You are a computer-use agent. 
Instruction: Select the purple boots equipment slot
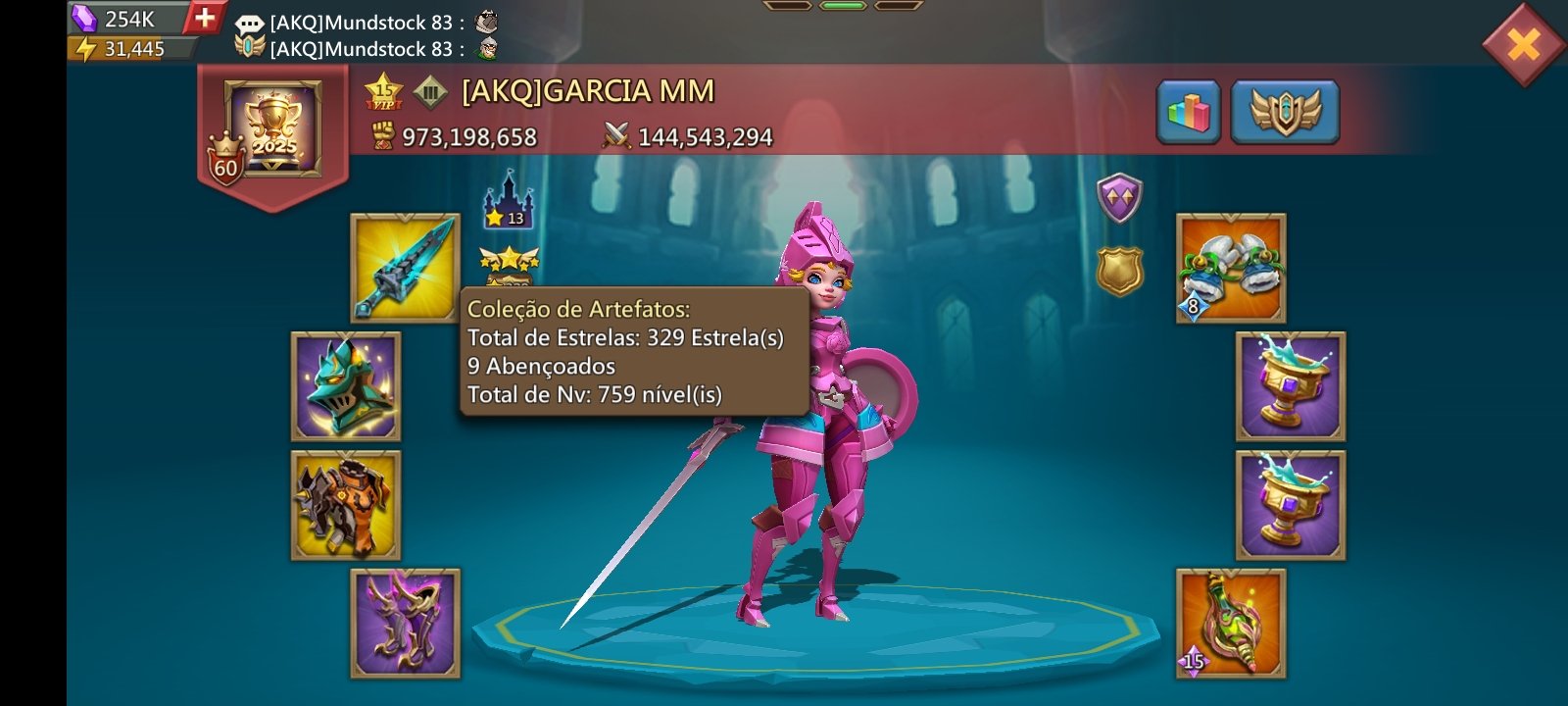405,624
